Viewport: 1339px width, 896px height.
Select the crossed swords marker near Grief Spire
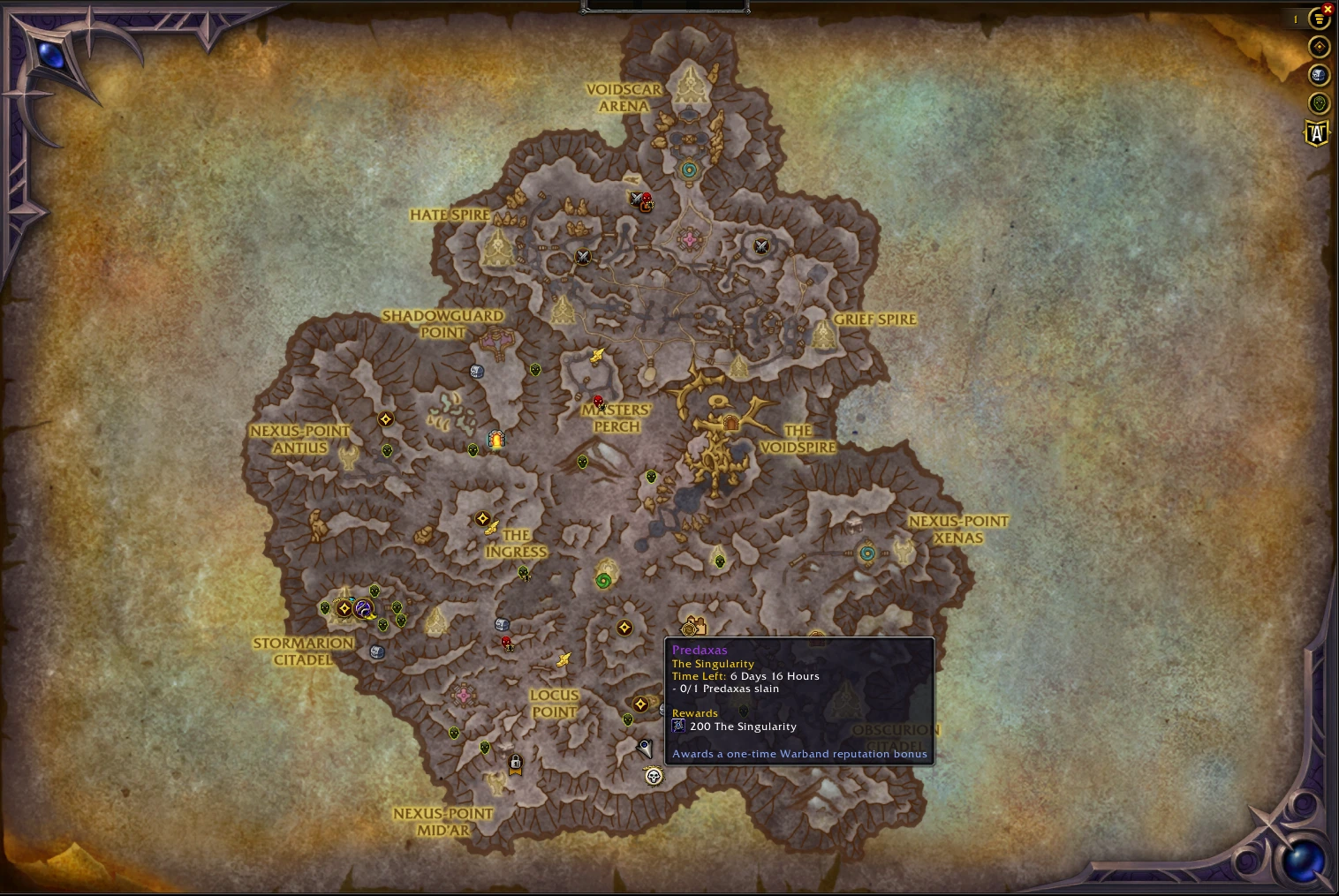[x=761, y=246]
